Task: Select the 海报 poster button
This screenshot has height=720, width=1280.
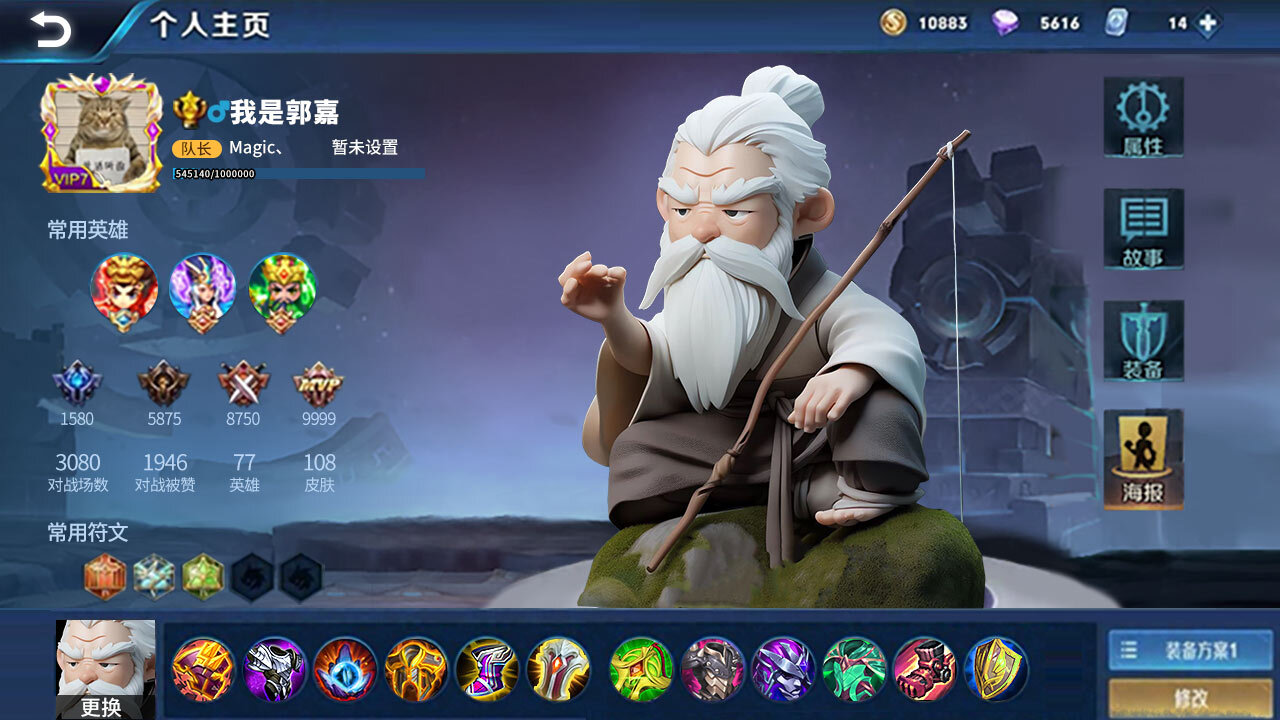Action: click(1143, 459)
